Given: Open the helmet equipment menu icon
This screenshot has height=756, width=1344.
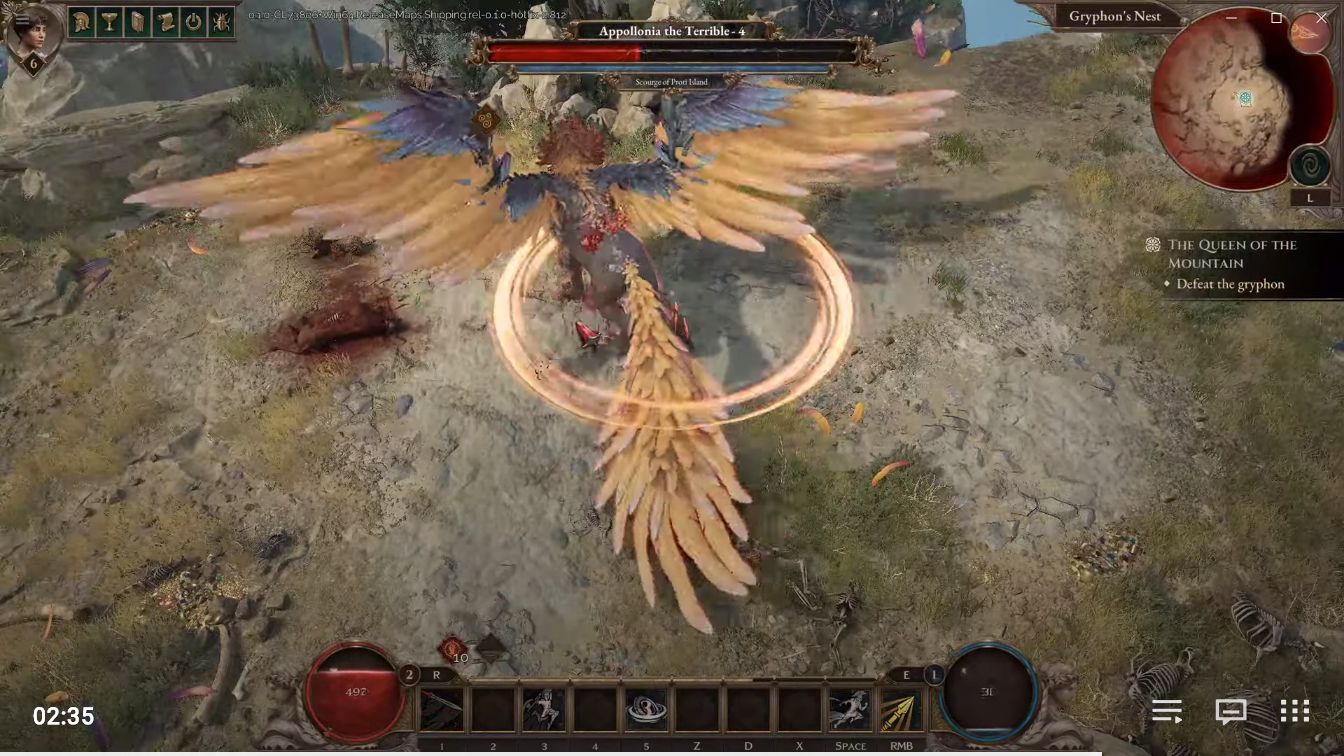Looking at the screenshot, I should [x=82, y=21].
